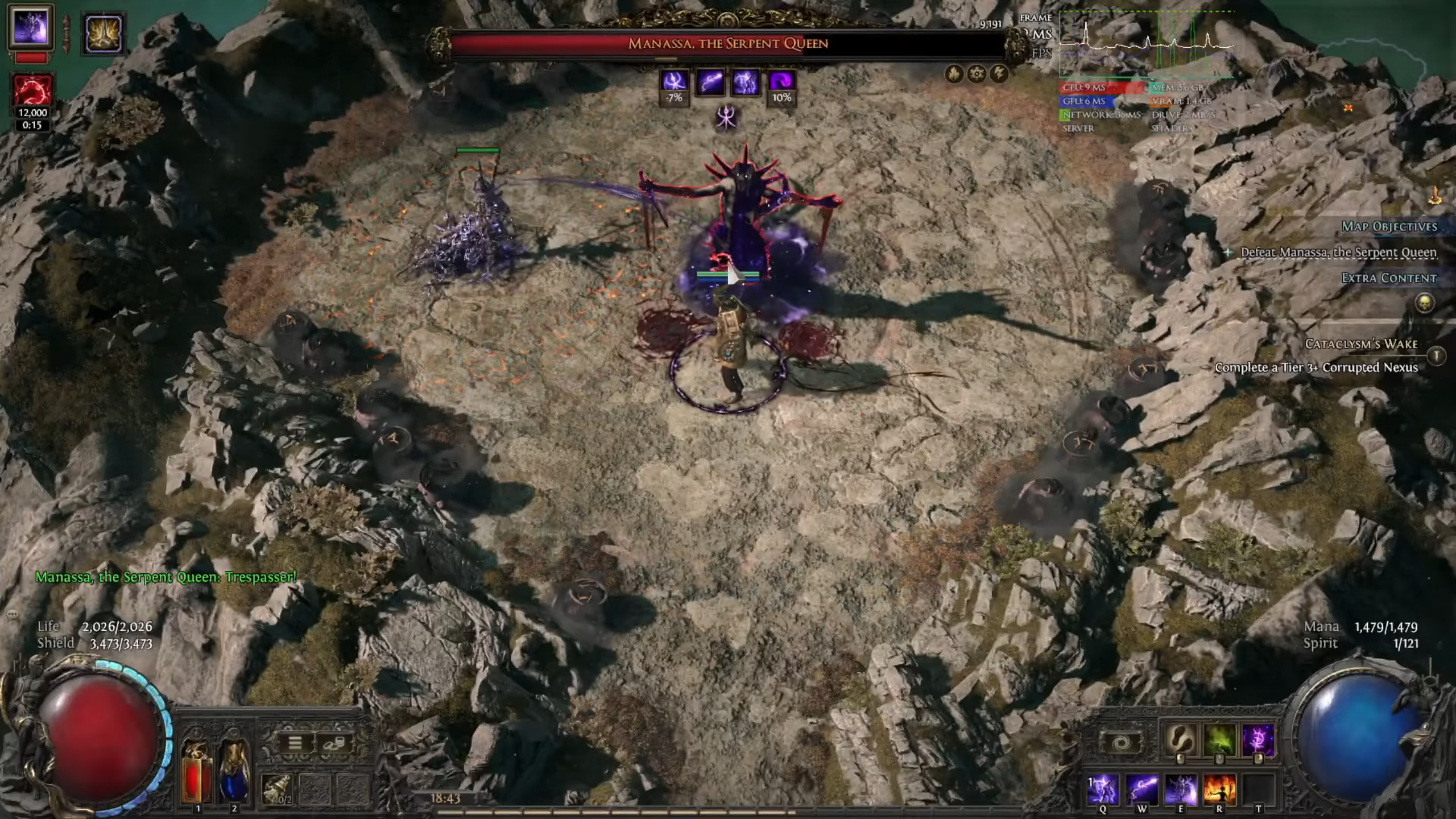Expand the Map Objectives panel
1456x819 pixels.
pos(1391,226)
